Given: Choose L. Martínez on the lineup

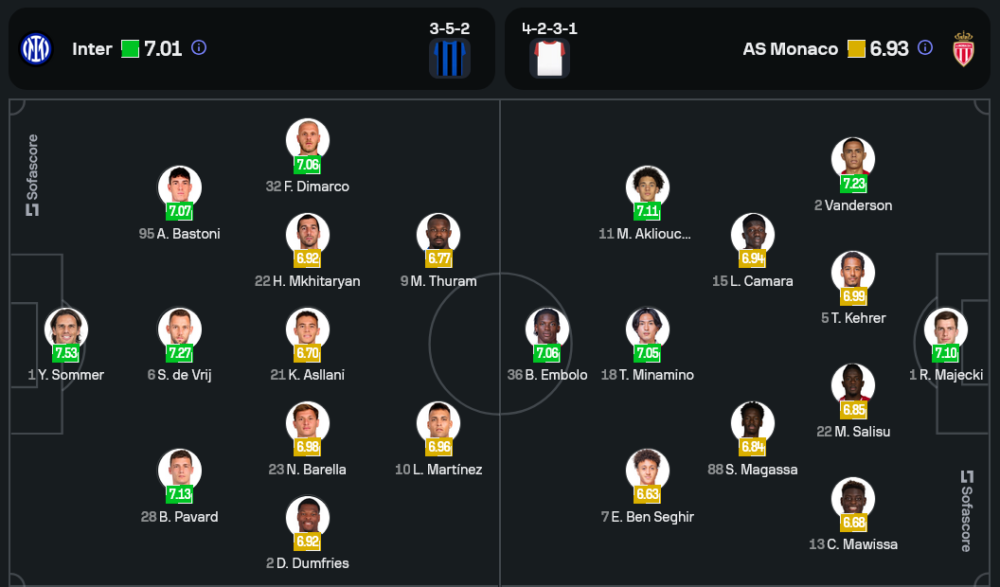Looking at the screenshot, I should (438, 425).
